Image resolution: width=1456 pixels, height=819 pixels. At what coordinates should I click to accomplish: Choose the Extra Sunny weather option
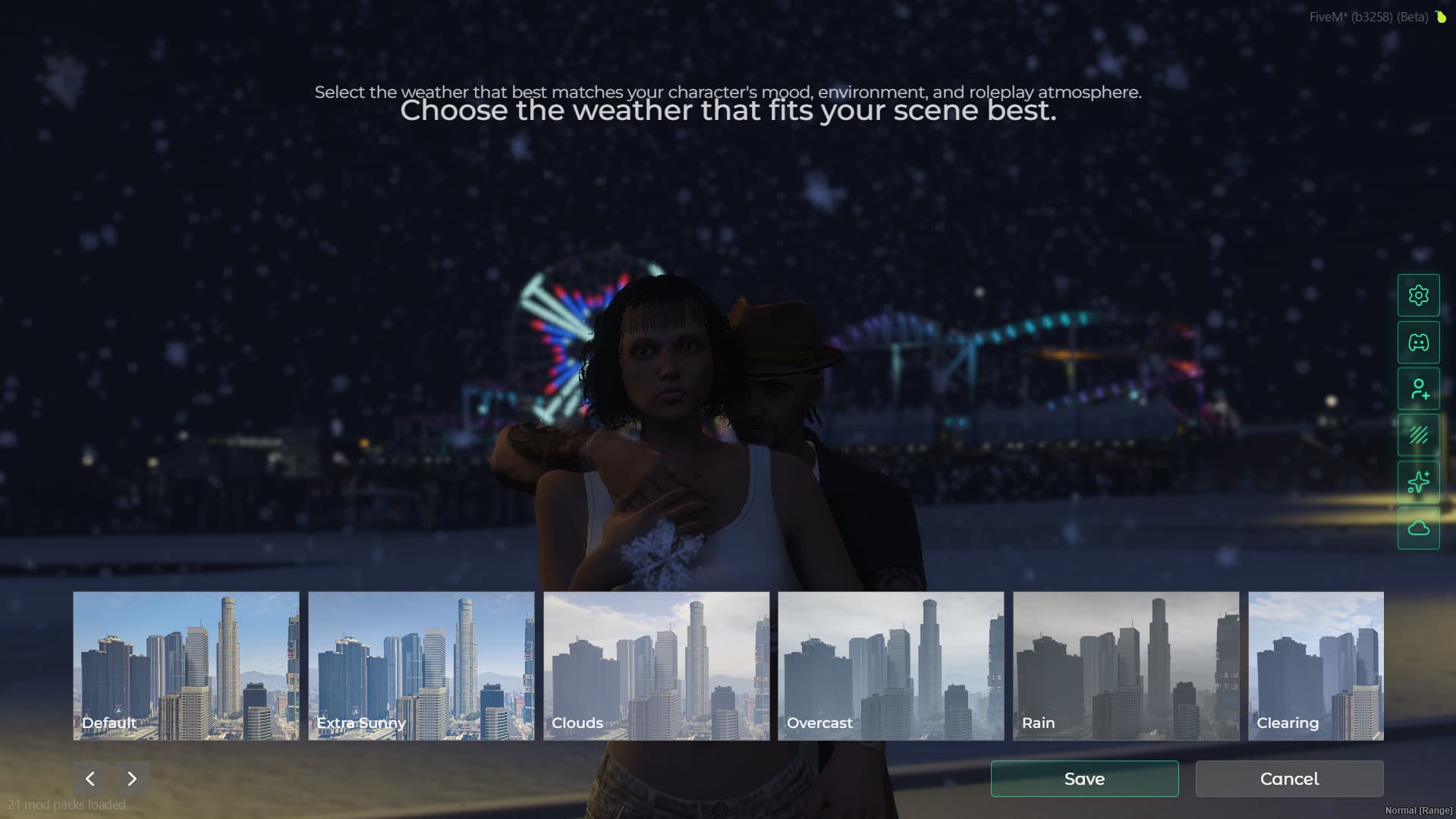[x=421, y=666]
